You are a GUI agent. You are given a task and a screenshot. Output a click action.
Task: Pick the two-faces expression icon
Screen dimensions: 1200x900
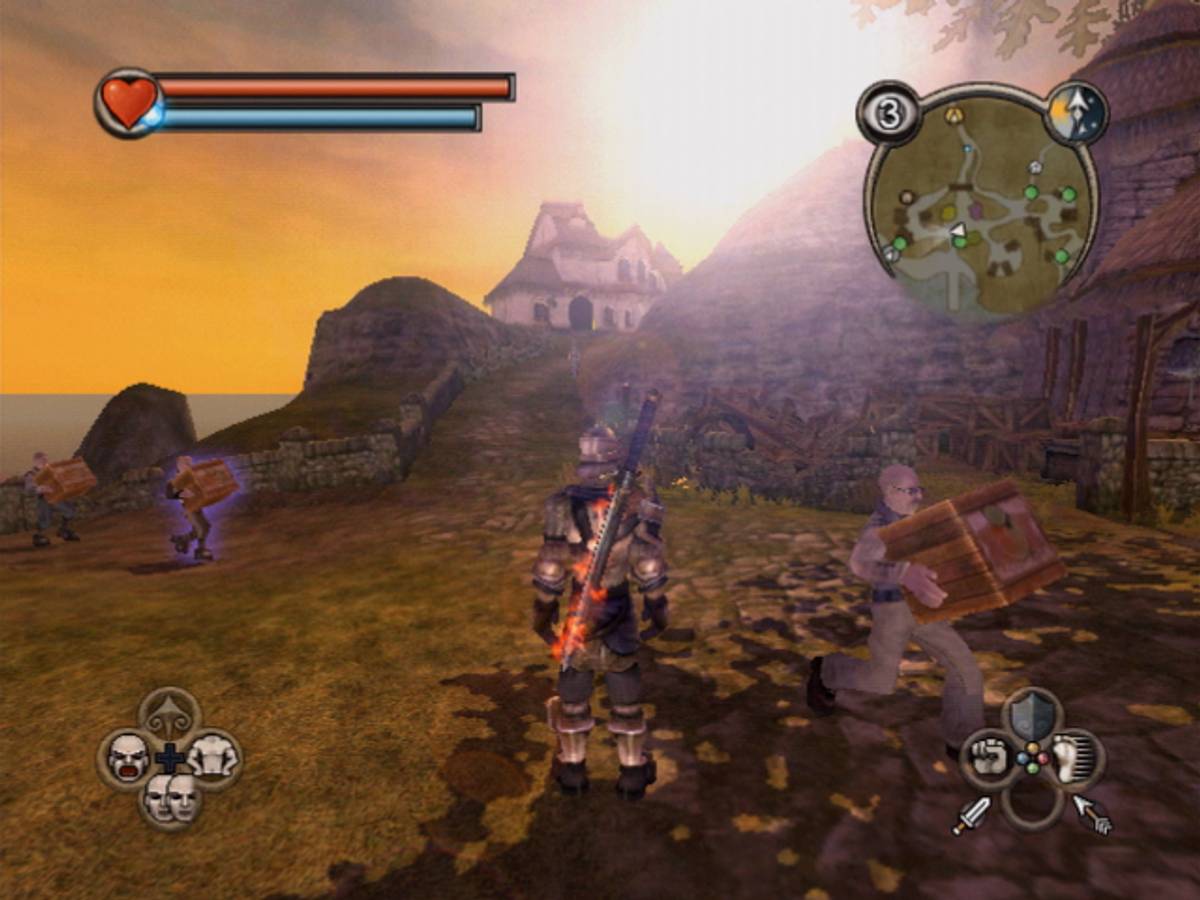click(170, 797)
